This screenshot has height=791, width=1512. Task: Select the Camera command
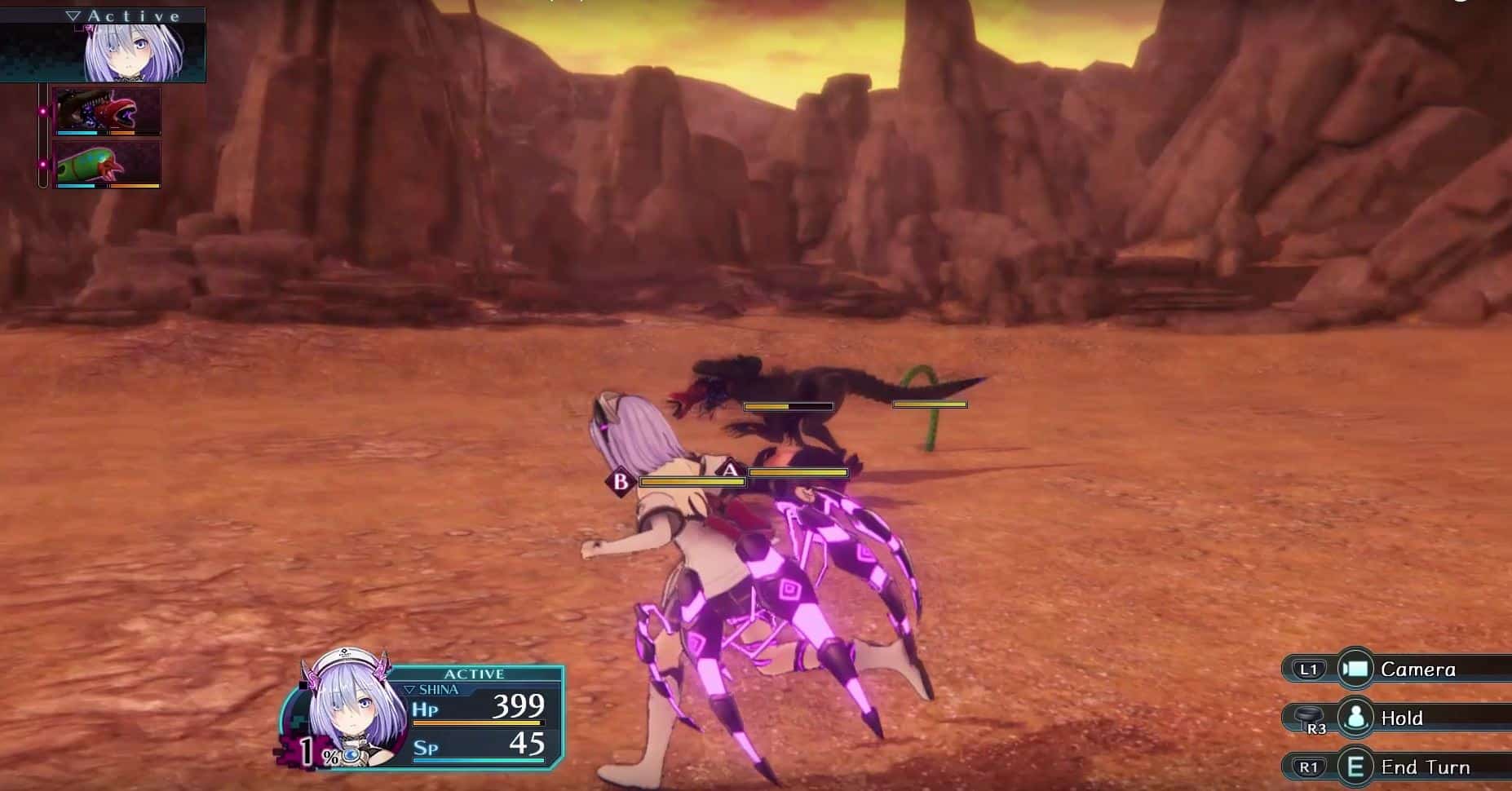click(1417, 669)
